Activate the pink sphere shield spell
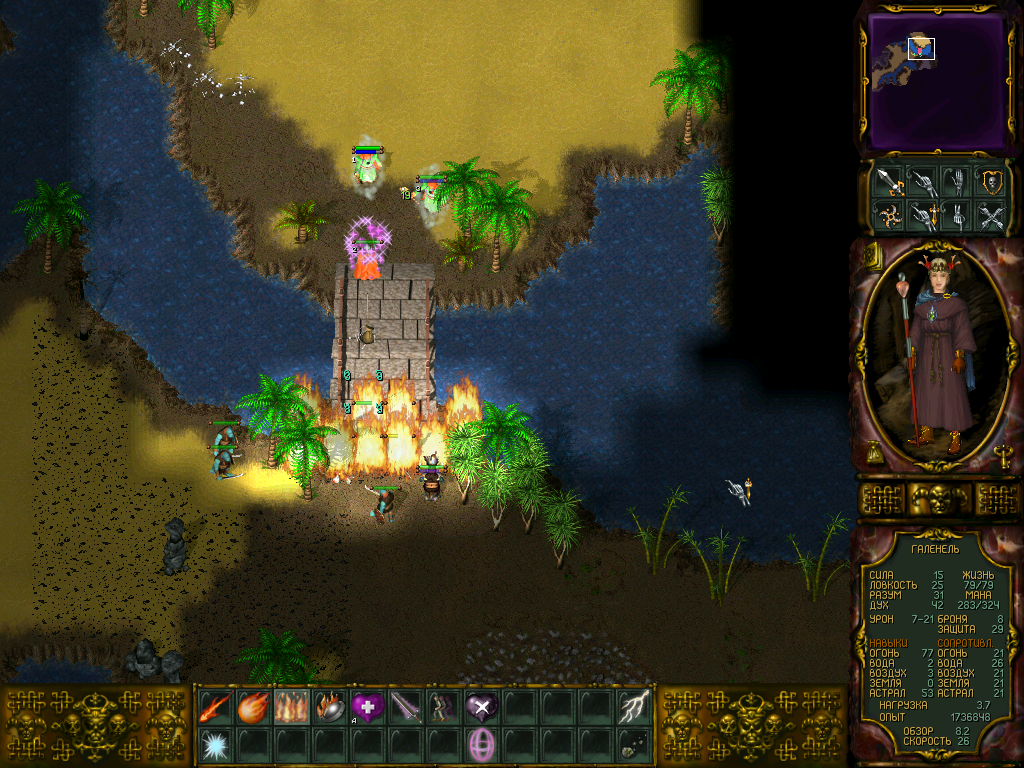 pos(481,745)
